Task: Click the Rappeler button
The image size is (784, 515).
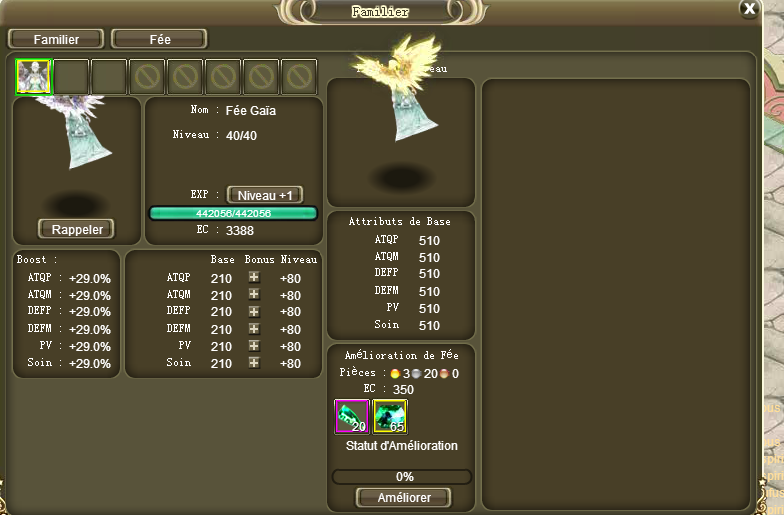Action: tap(76, 229)
